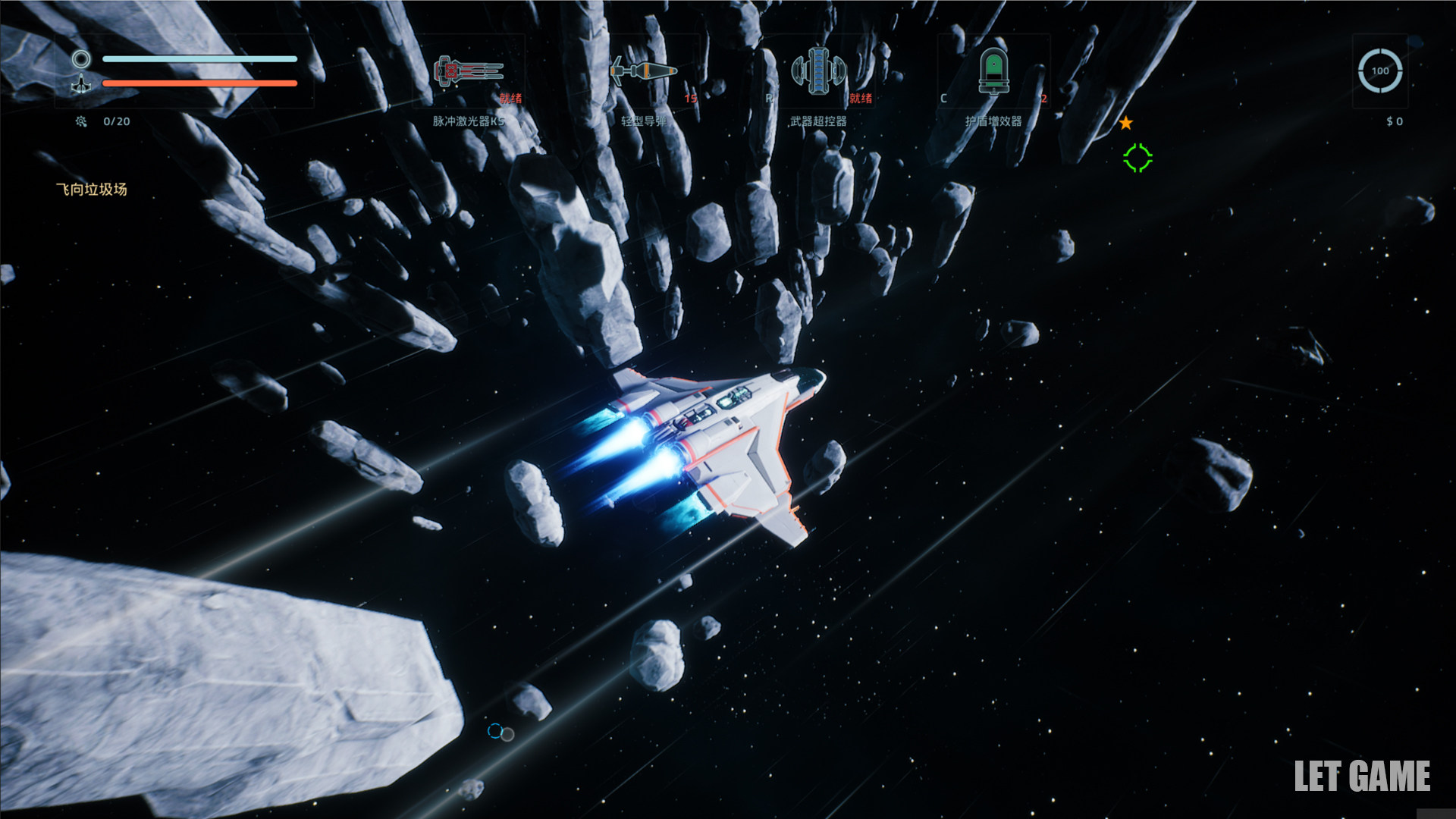Activate the weapon overdrive device icon
The height and width of the screenshot is (819, 1456).
[818, 71]
